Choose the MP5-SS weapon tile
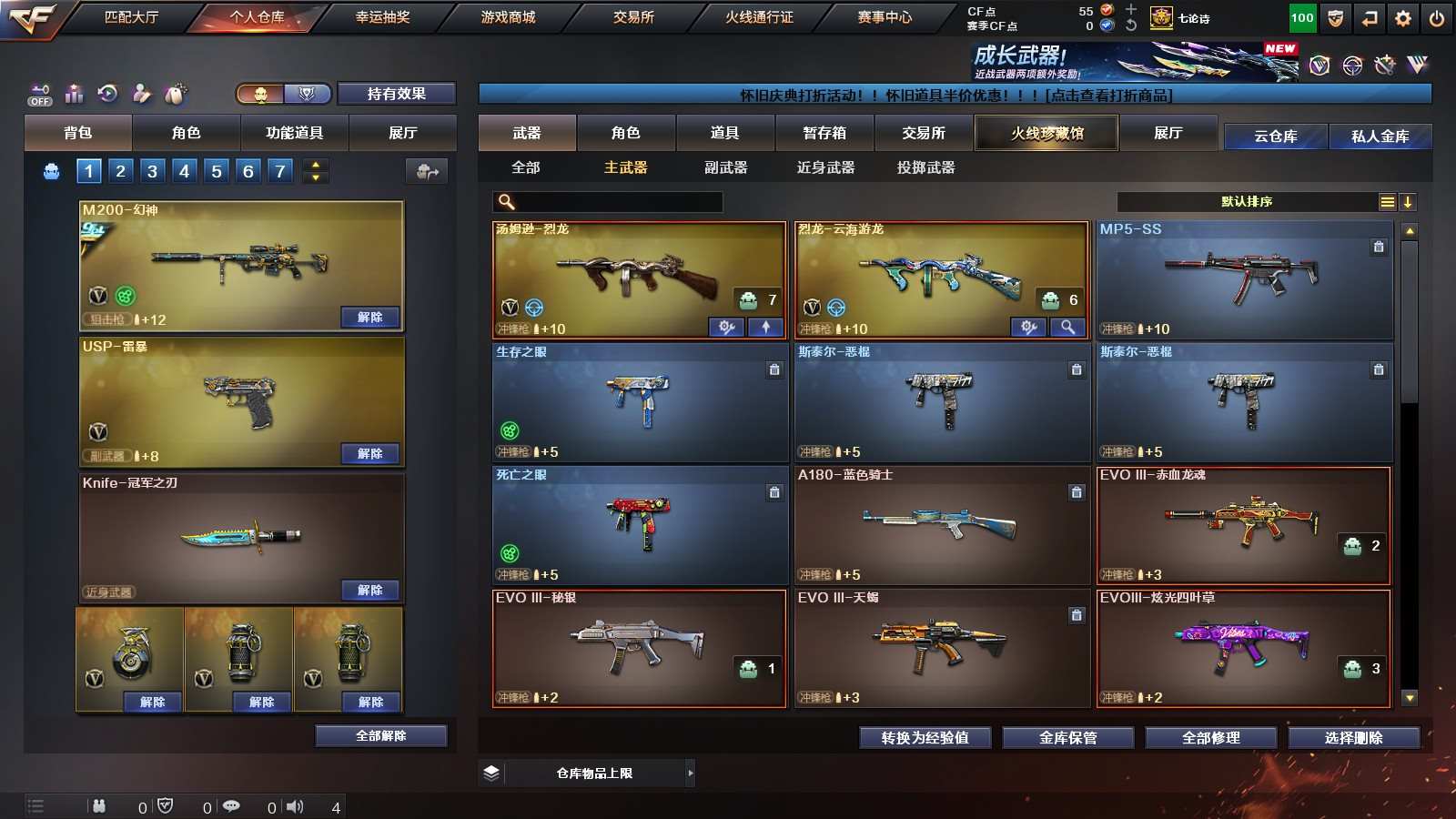 [1244, 275]
